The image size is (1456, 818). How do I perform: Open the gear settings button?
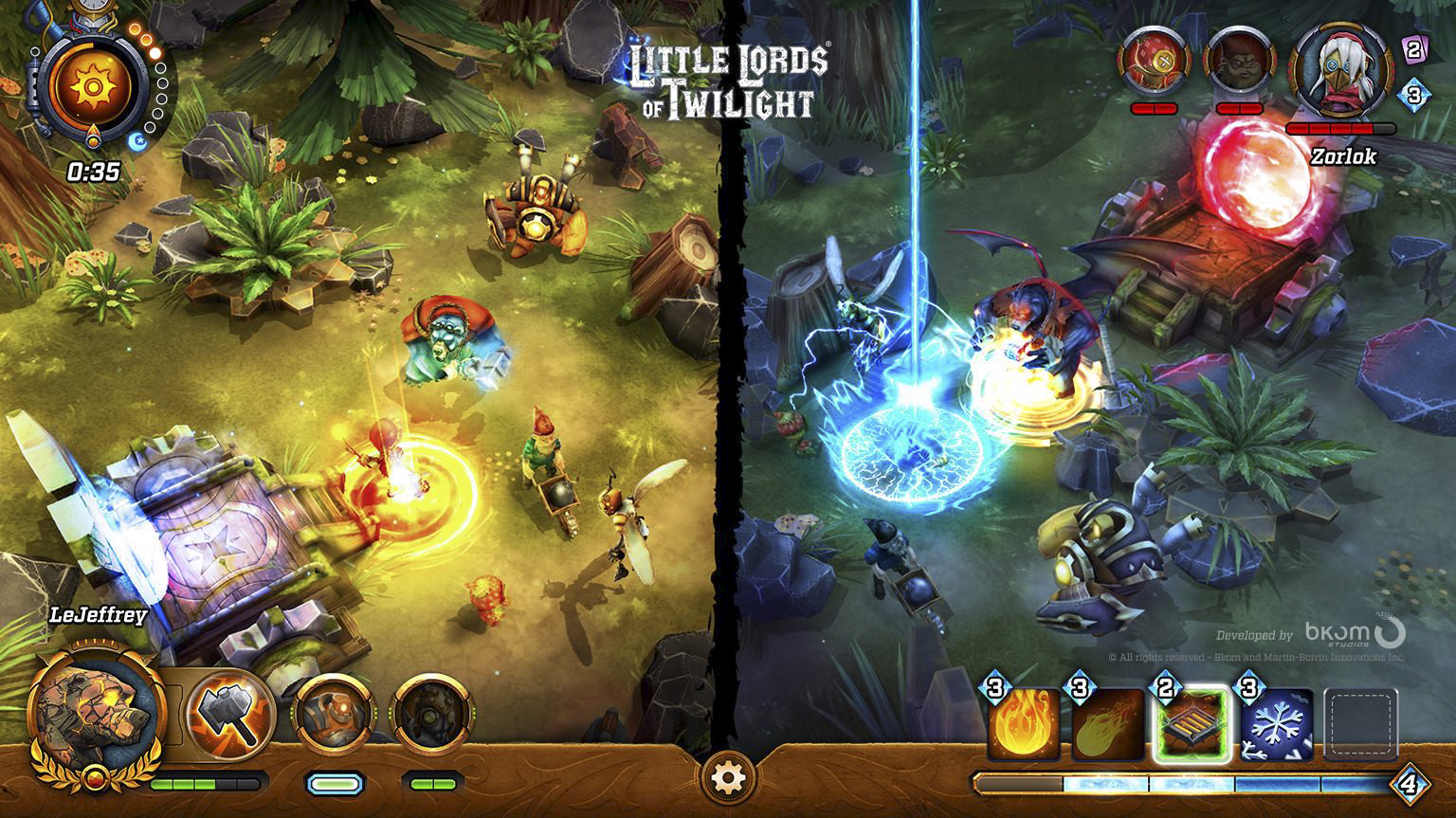click(x=728, y=778)
